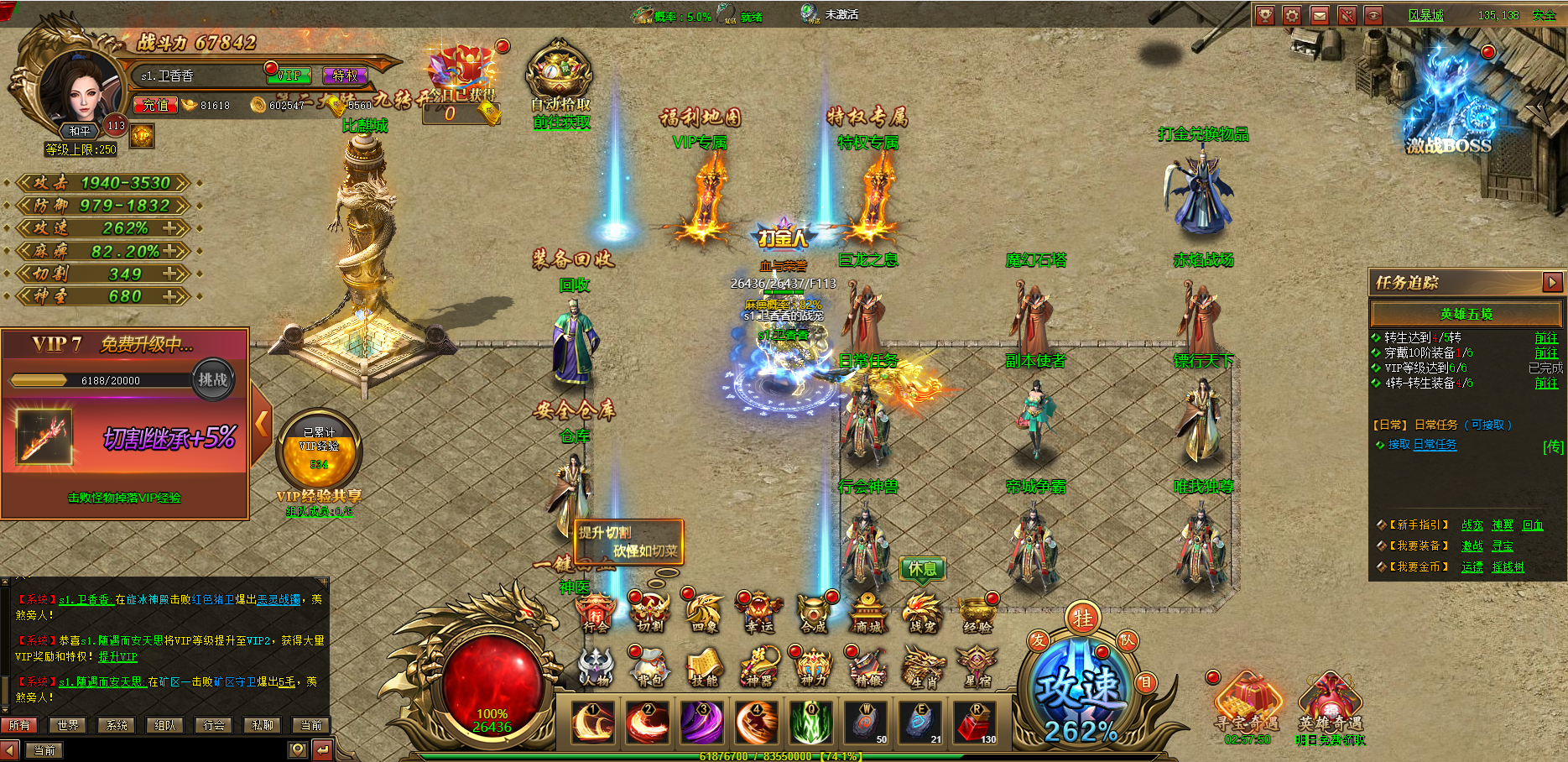1568x762 pixels.
Task: Switch chat to the 世界 world tab
Action: click(x=68, y=725)
